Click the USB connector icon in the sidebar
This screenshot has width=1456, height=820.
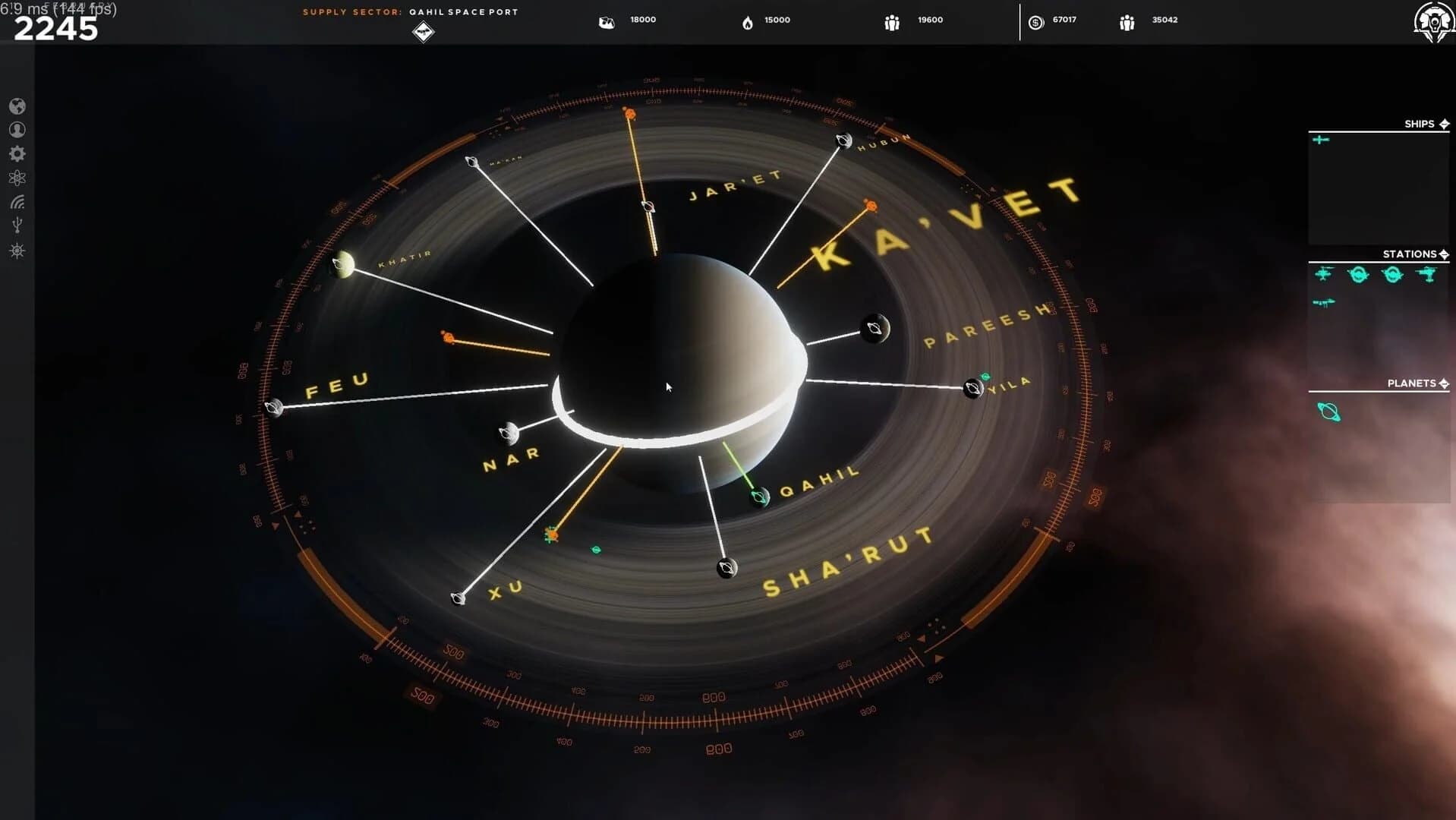(x=17, y=224)
